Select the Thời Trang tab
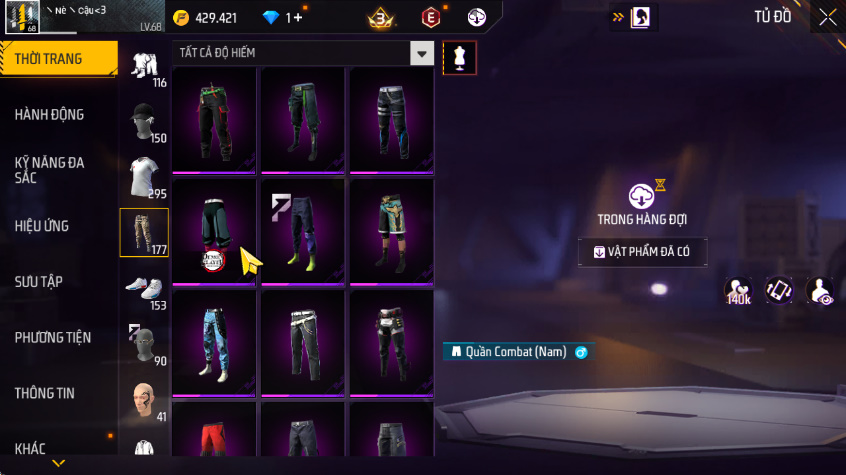The height and width of the screenshot is (475, 846). point(48,59)
